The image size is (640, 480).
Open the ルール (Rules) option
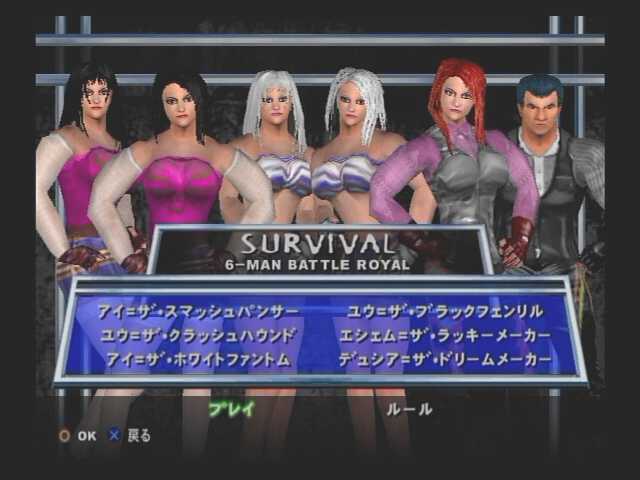tap(410, 408)
